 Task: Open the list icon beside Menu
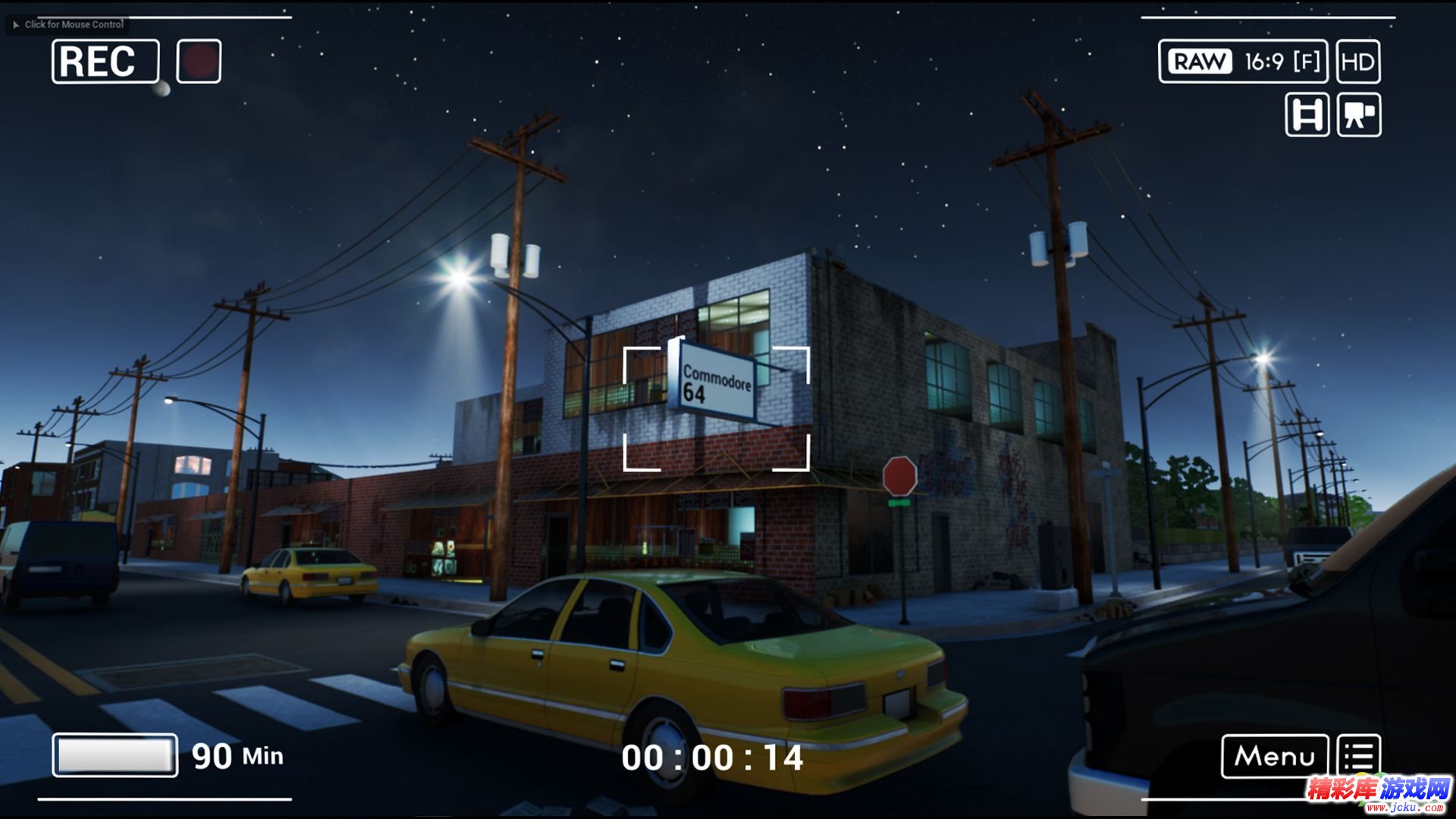pos(1358,756)
